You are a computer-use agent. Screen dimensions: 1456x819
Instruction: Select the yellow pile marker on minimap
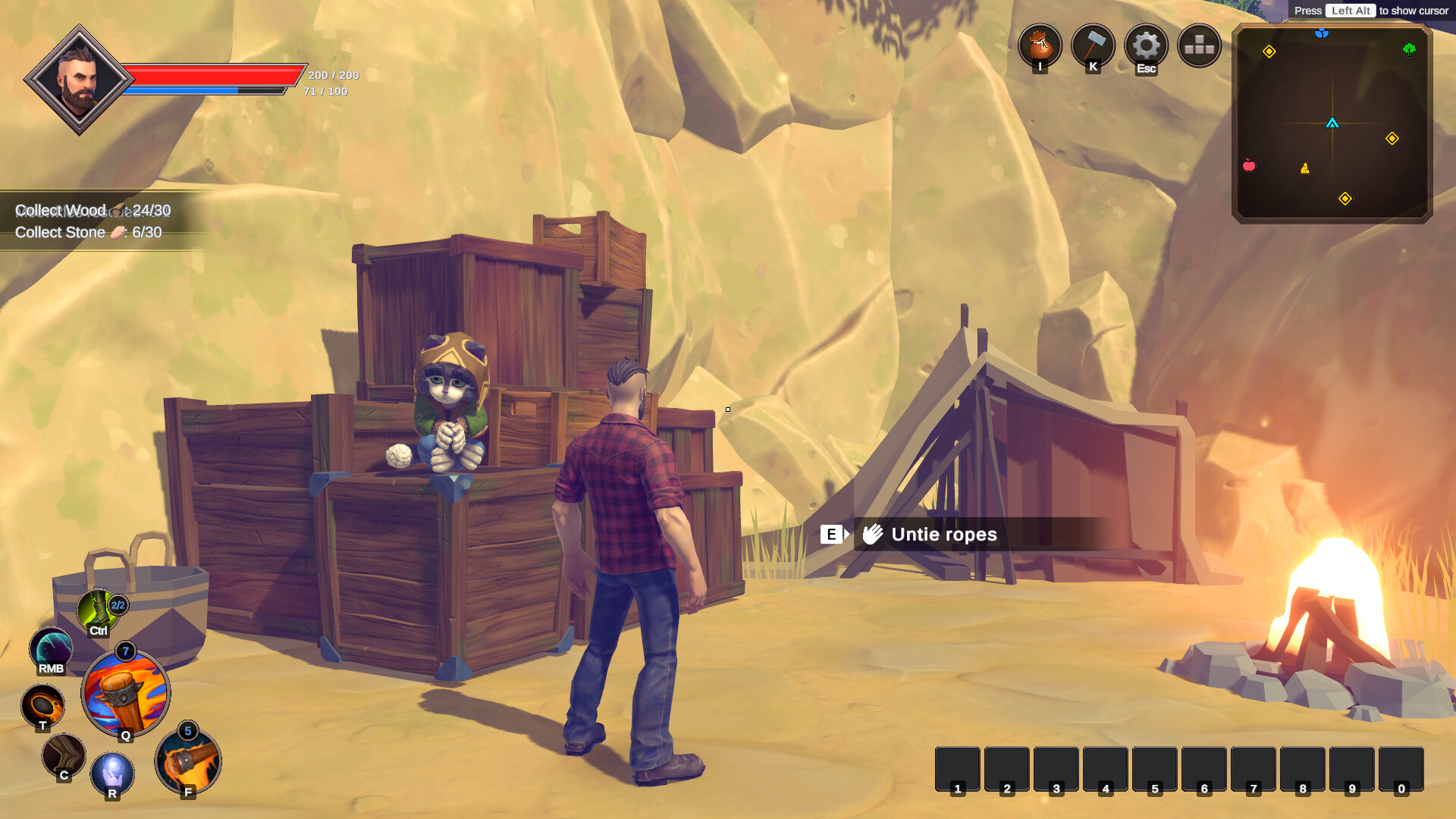pos(1305,168)
